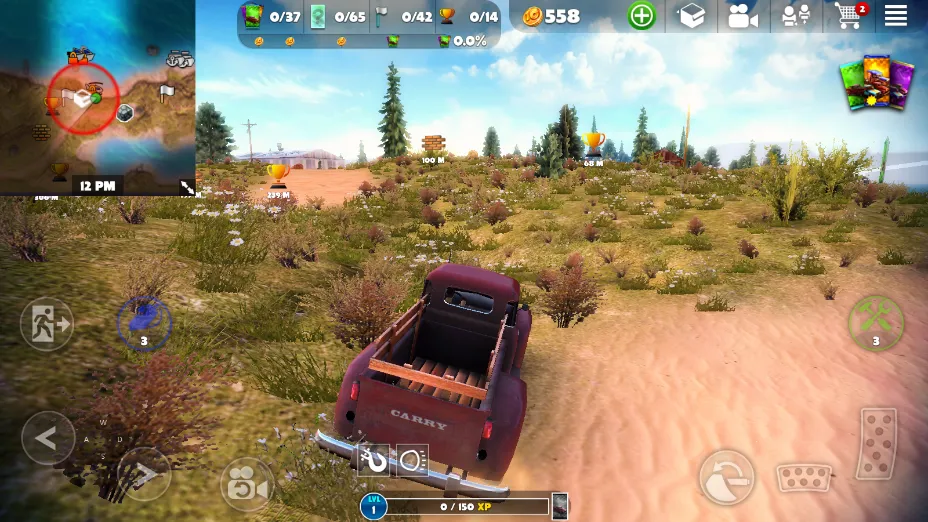The width and height of the screenshot is (928, 522).
Task: Use the repair wrench and hammer kit
Action: pyautogui.click(x=876, y=321)
